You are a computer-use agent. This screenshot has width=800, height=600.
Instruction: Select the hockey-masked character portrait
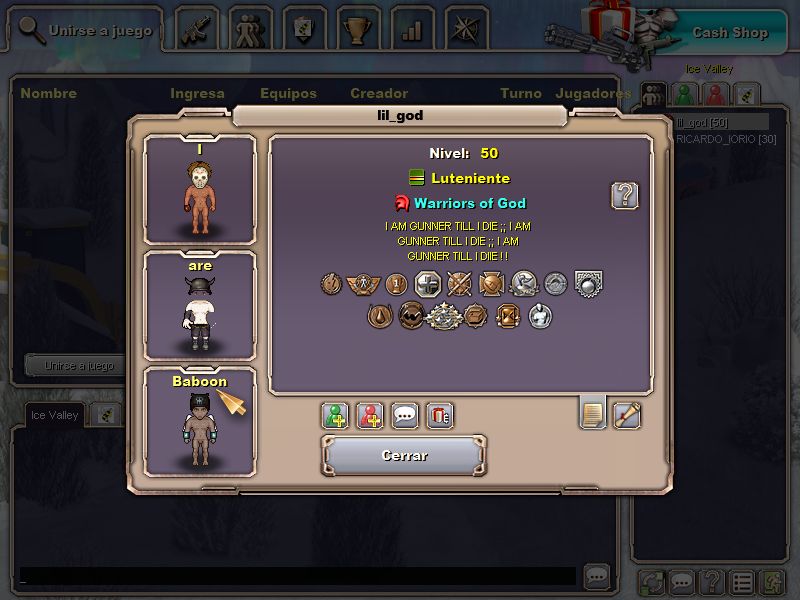point(200,190)
